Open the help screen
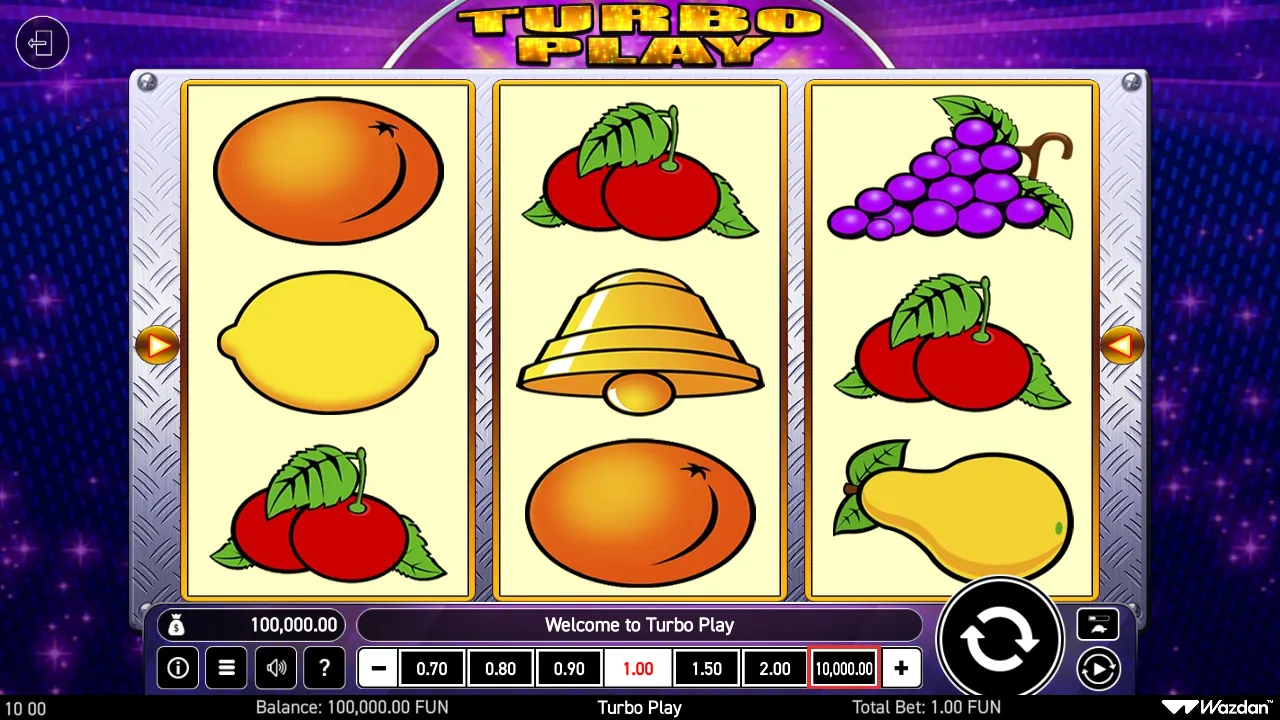Viewport: 1280px width, 720px height. [x=324, y=668]
